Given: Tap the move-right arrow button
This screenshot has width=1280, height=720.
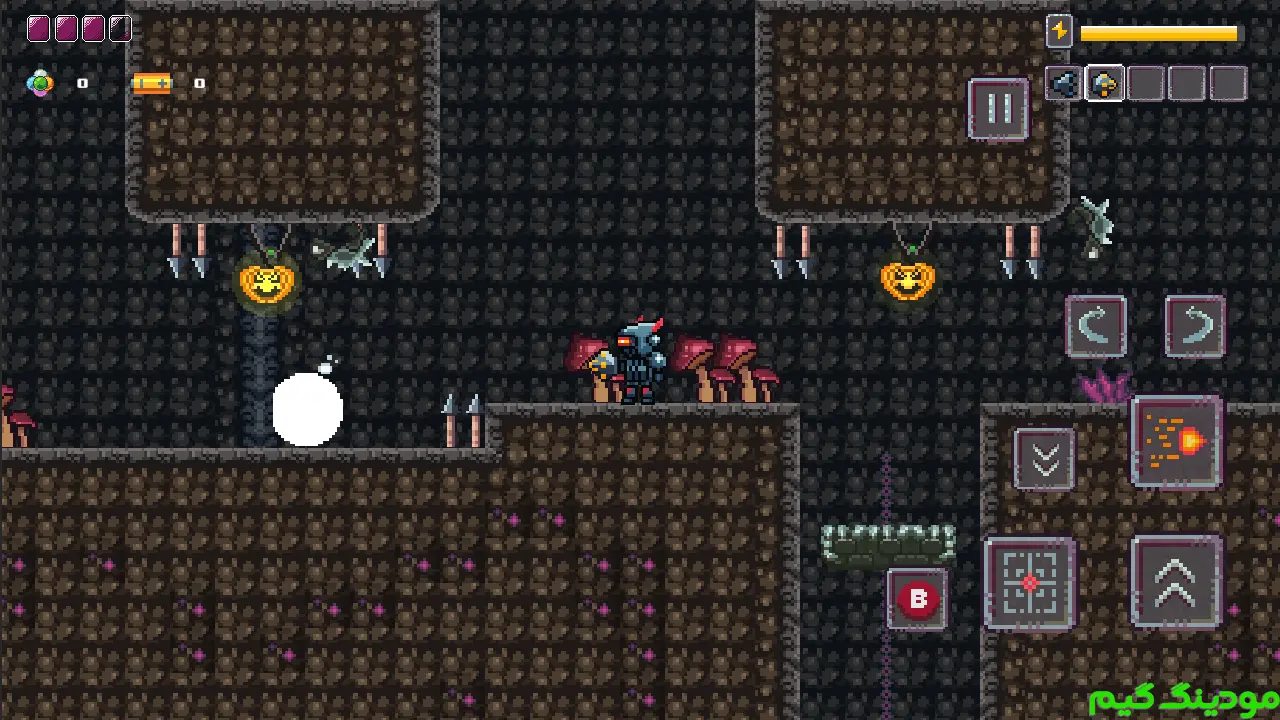Looking at the screenshot, I should tap(1195, 326).
